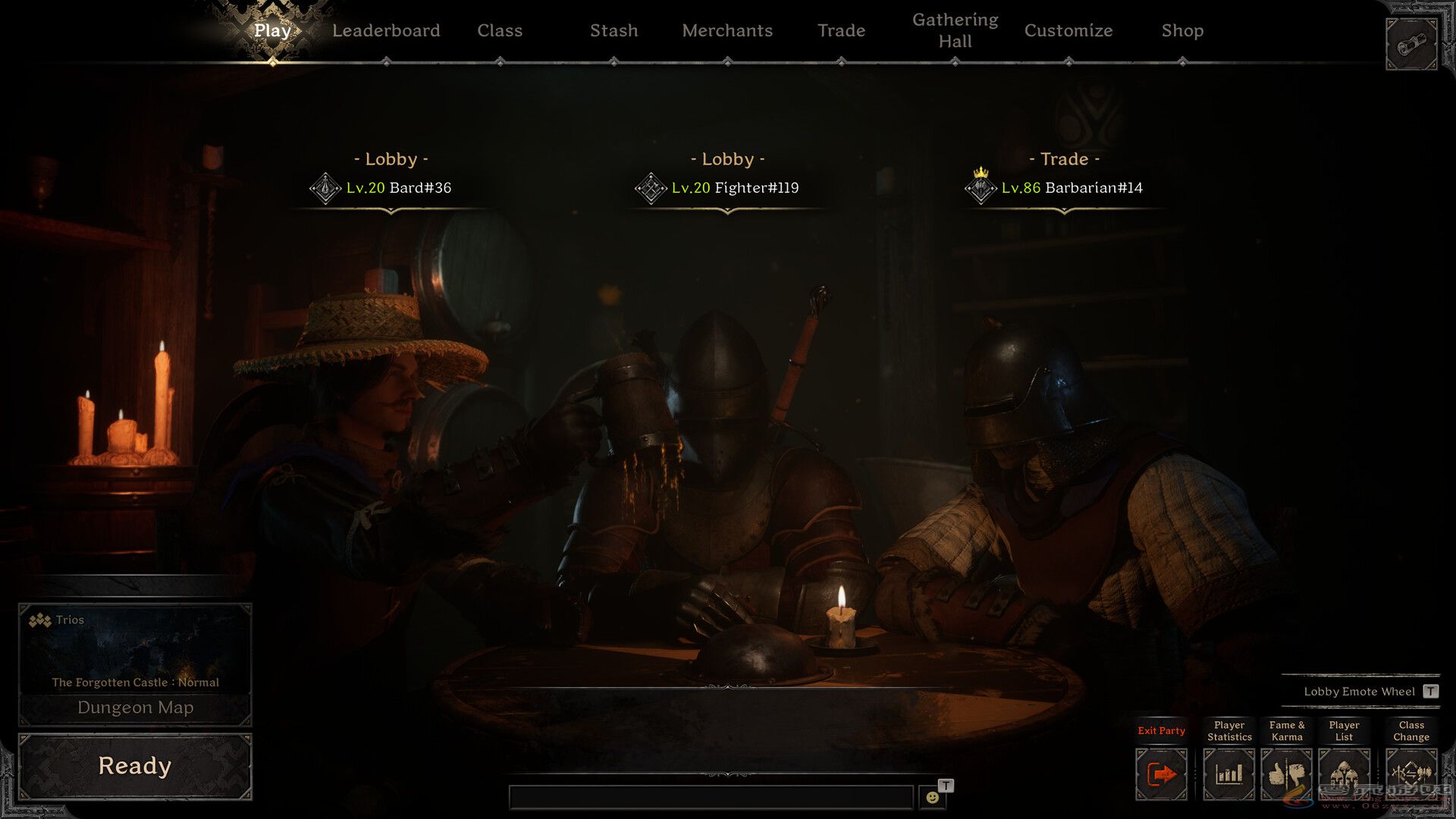Open the Customize tab

[1068, 30]
